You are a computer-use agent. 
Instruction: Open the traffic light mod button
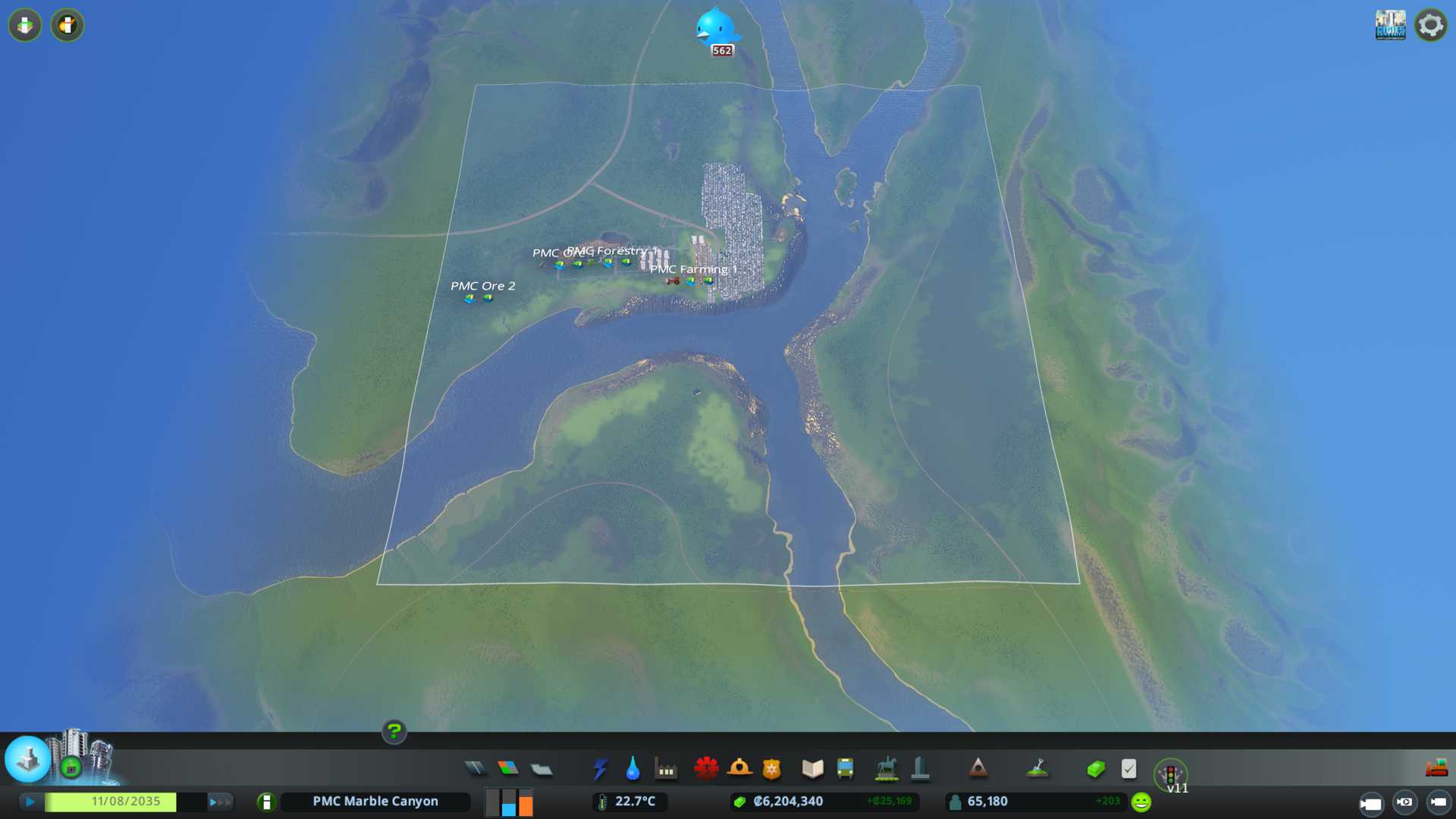tap(1170, 774)
